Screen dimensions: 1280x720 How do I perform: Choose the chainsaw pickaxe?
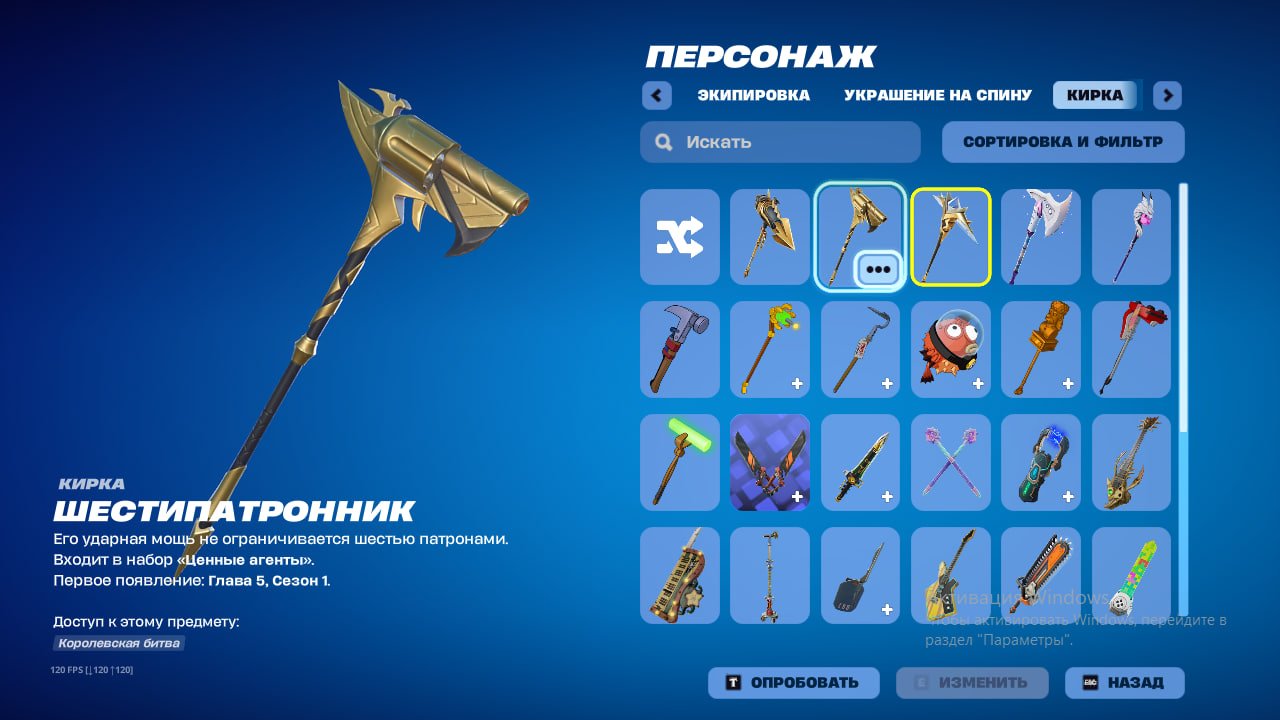1041,575
